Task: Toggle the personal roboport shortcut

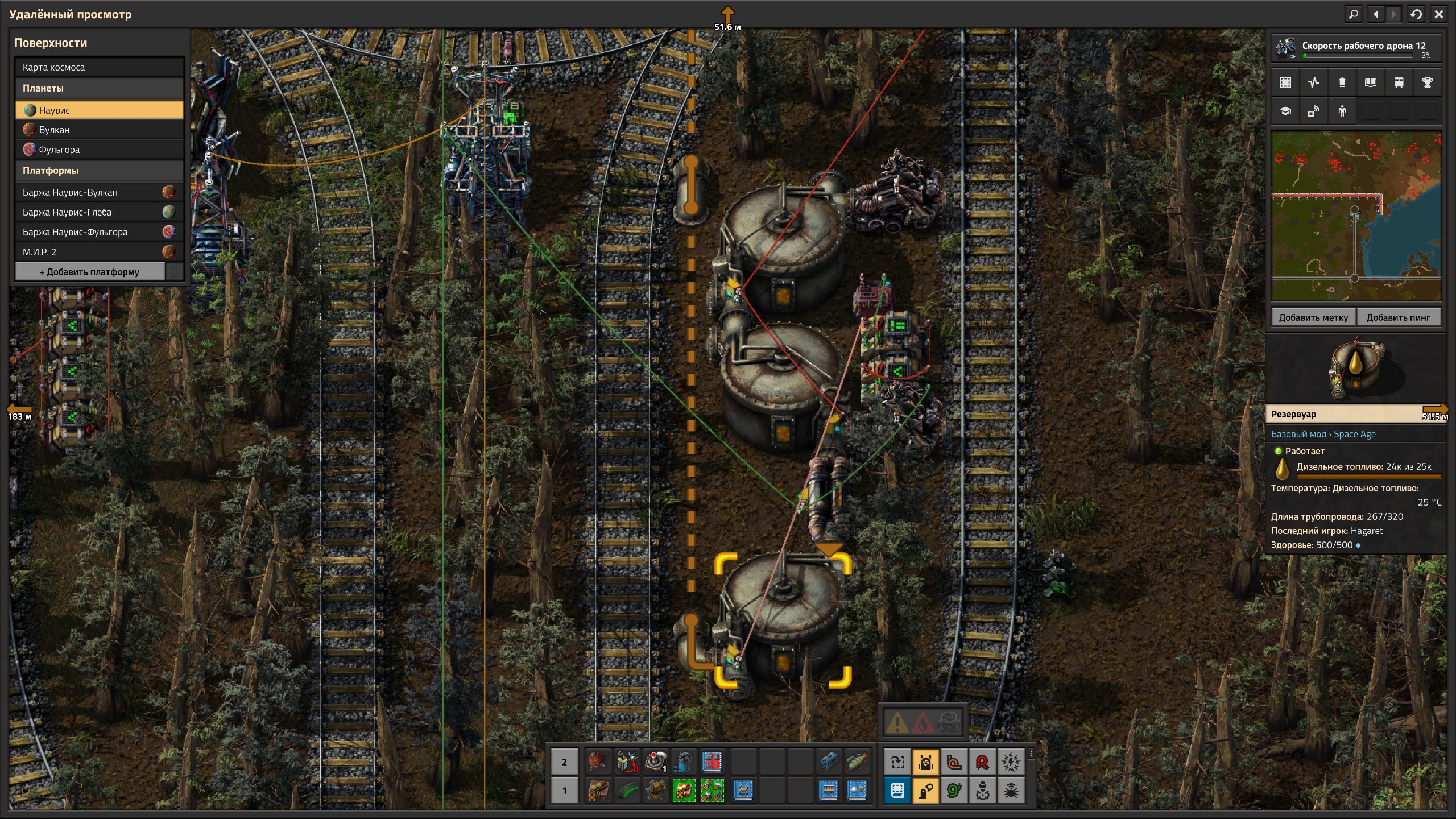Action: point(926,762)
